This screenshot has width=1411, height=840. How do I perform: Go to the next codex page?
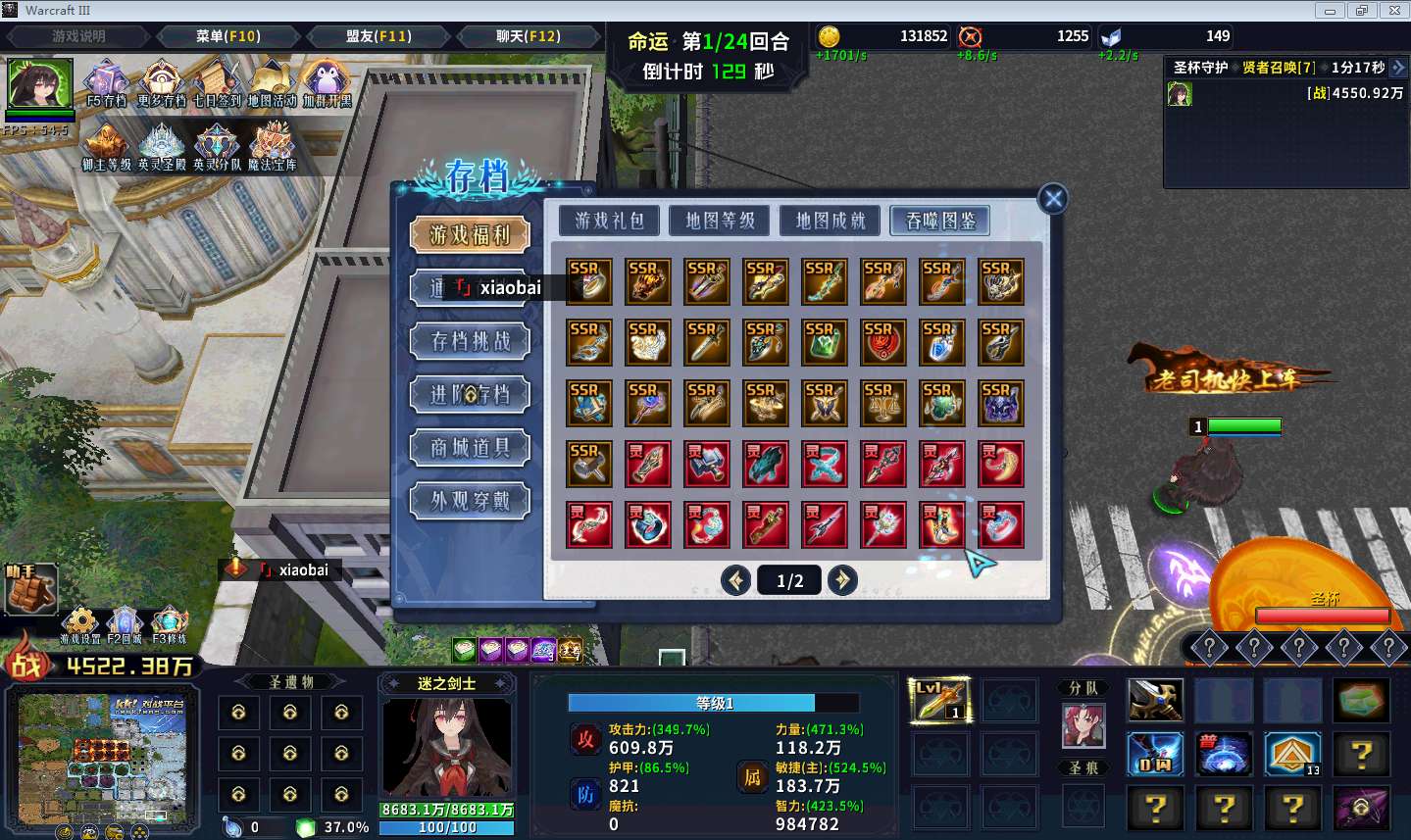point(841,580)
